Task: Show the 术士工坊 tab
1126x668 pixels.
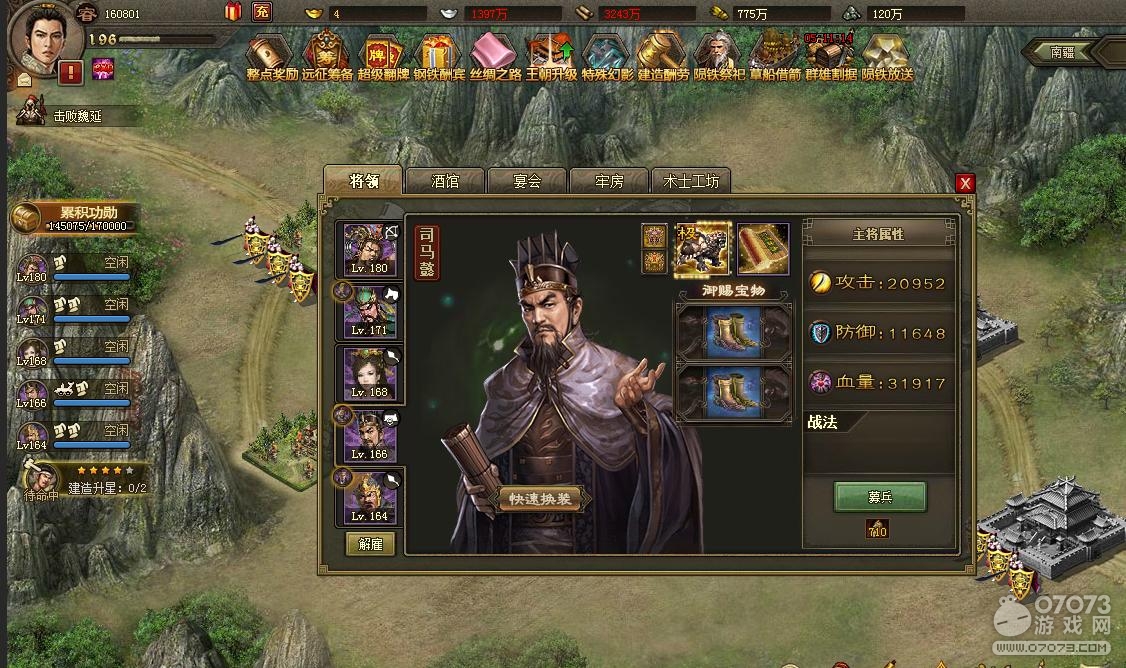Action: point(690,181)
